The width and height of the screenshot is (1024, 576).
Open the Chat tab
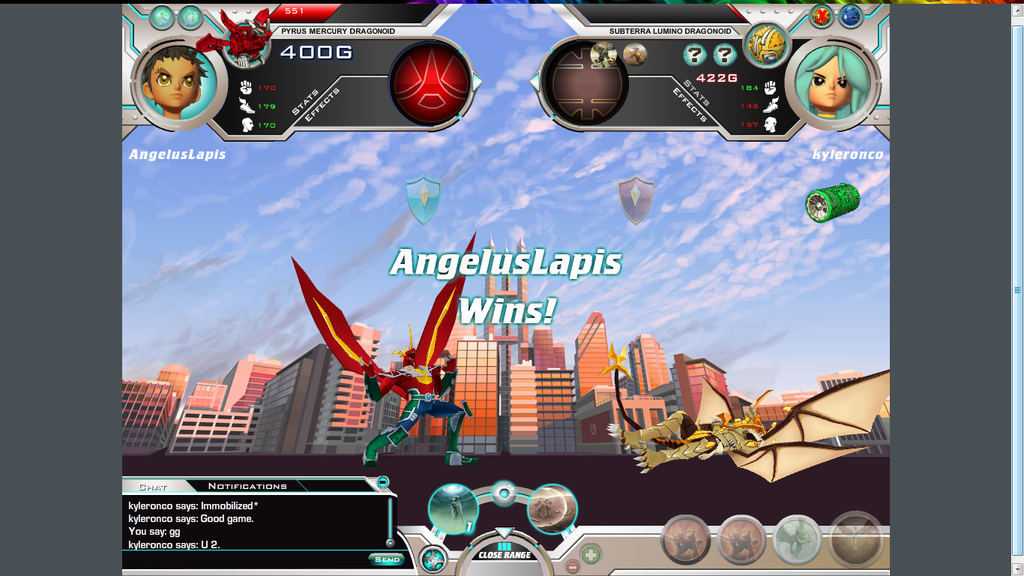point(153,487)
